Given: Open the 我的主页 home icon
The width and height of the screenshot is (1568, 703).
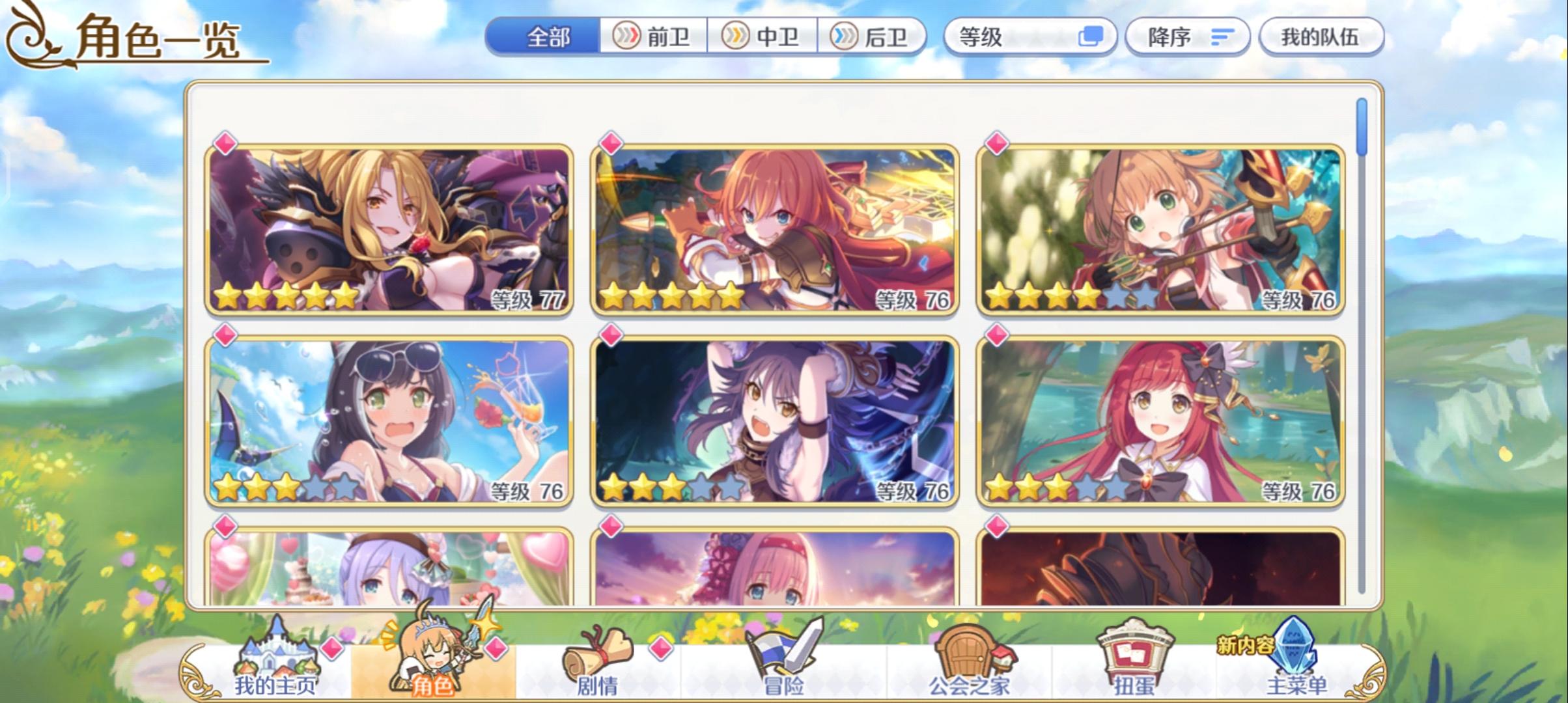Looking at the screenshot, I should pos(276,651).
